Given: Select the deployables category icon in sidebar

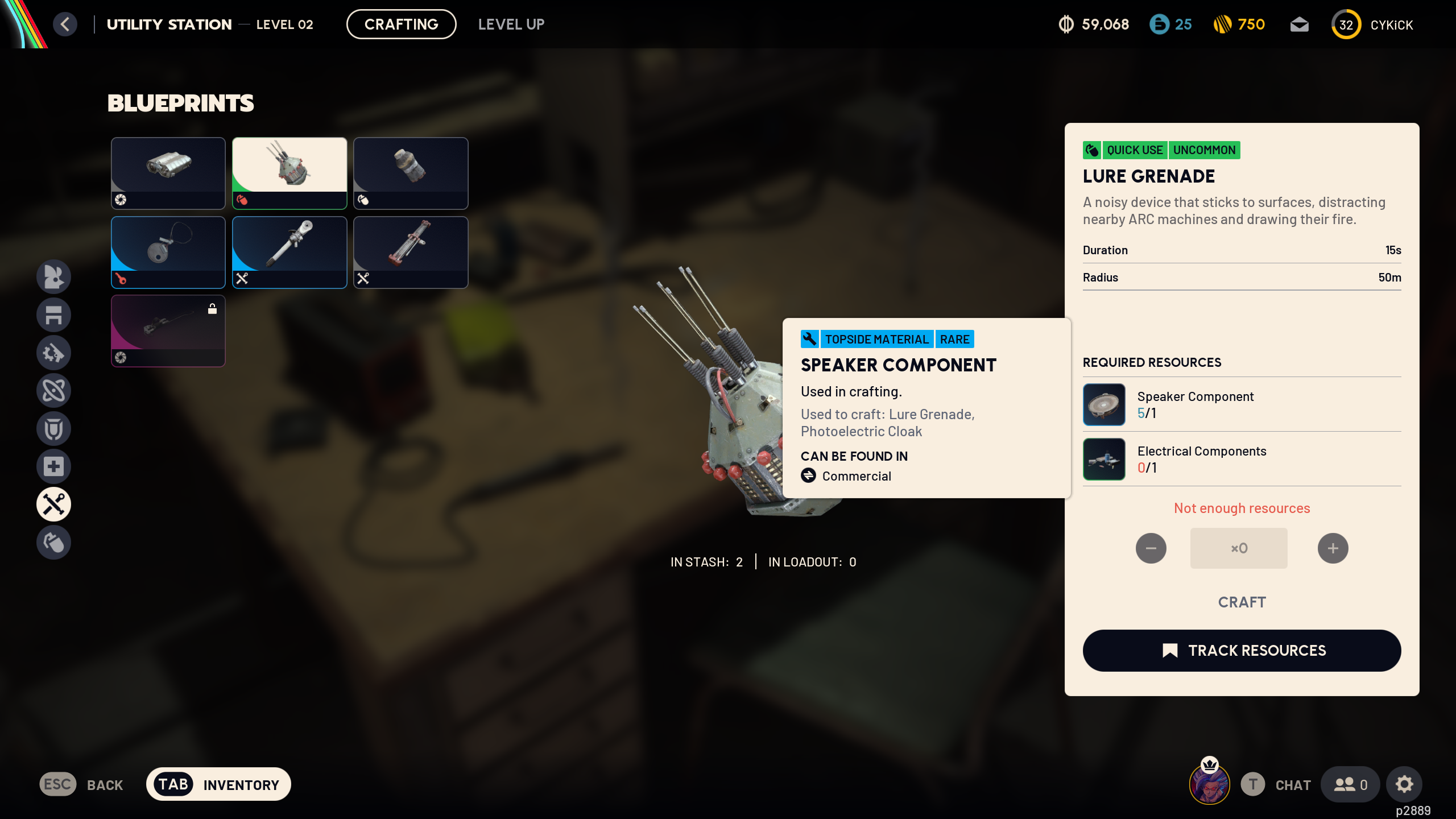Looking at the screenshot, I should (x=53, y=315).
